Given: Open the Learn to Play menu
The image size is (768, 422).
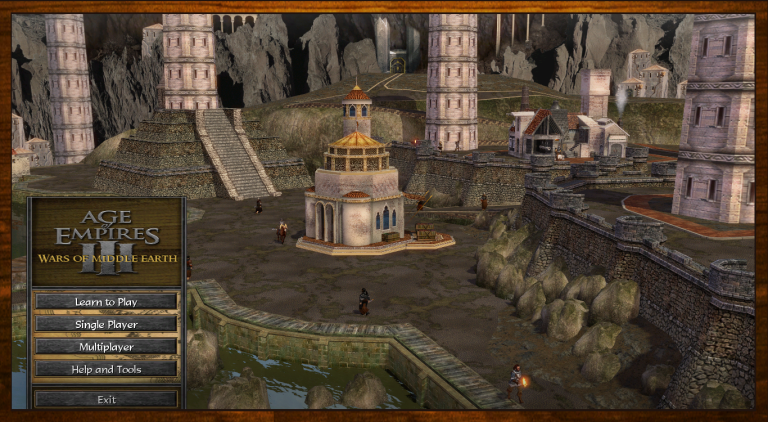Looking at the screenshot, I should click(106, 301).
